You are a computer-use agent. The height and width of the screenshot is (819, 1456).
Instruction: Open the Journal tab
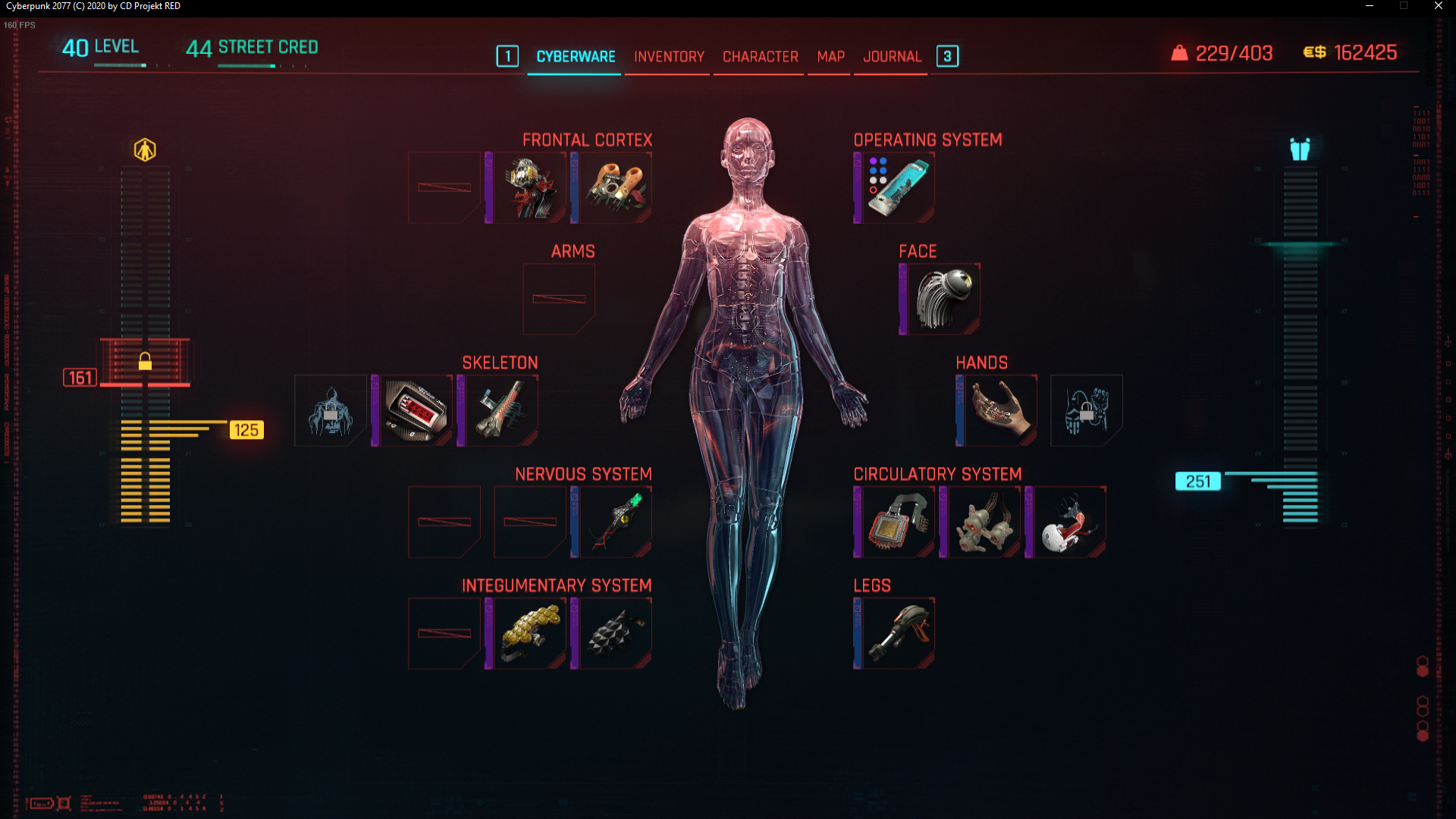[892, 56]
